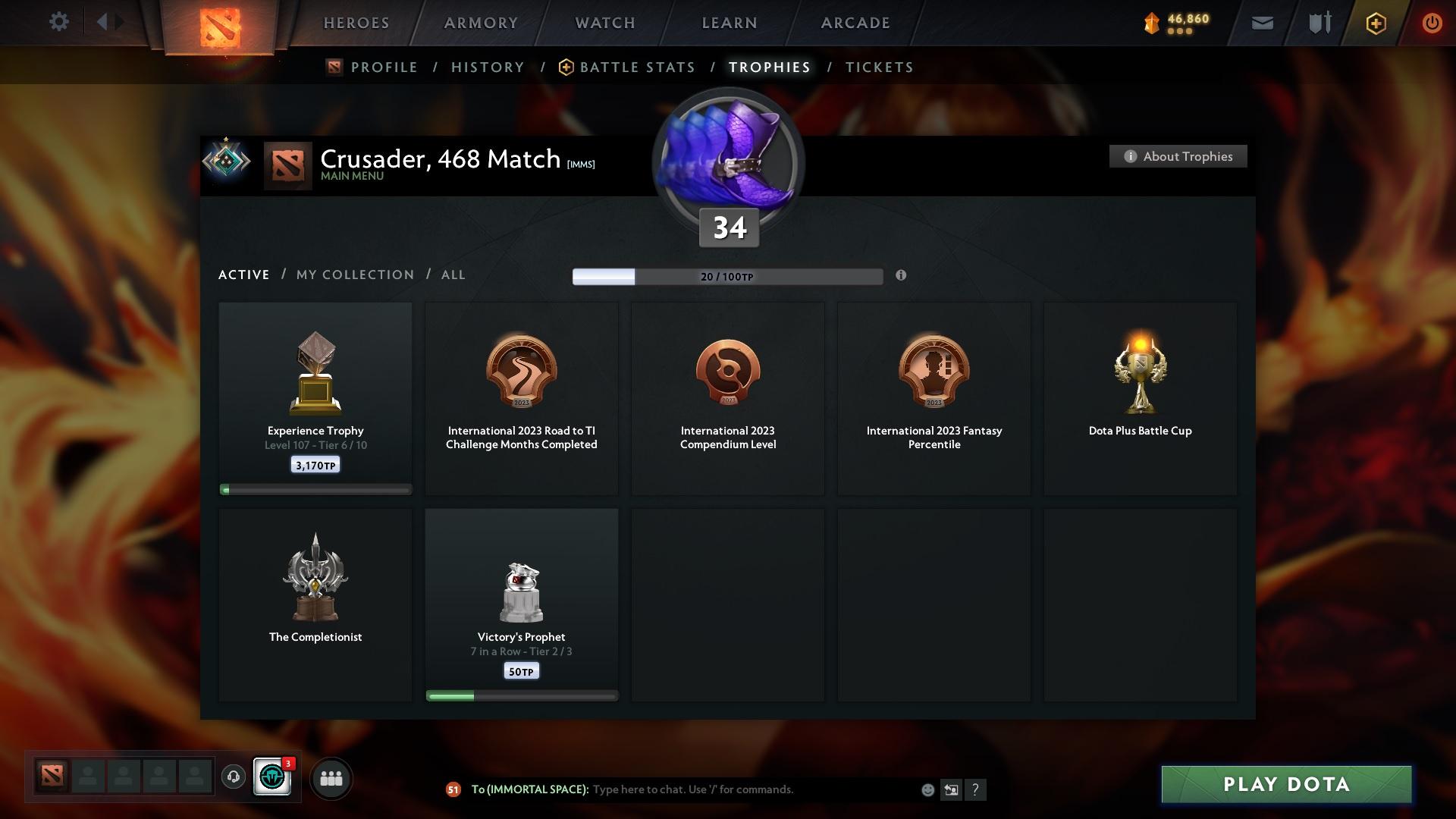Open the Immortal Treasure icon with badge 3
Image resolution: width=1456 pixels, height=819 pixels.
(x=273, y=777)
